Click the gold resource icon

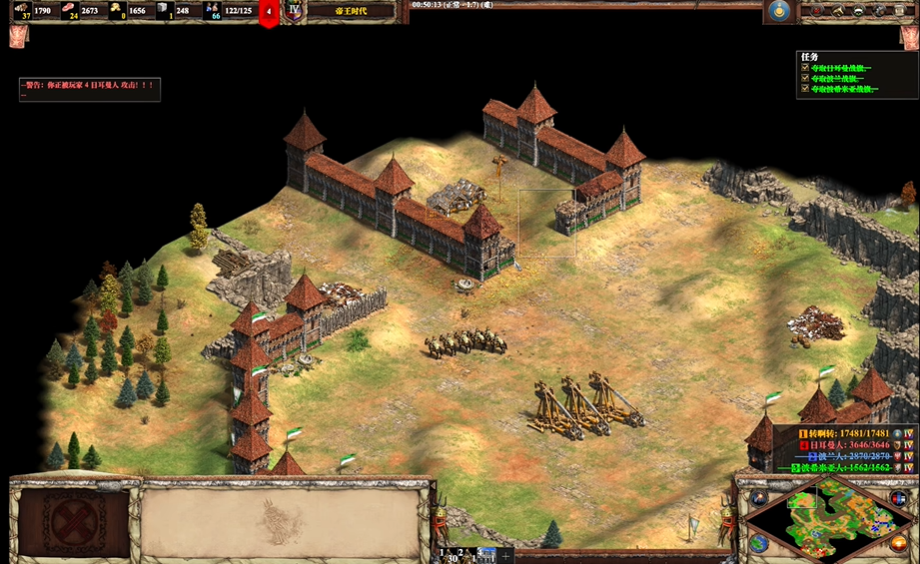(x=116, y=10)
